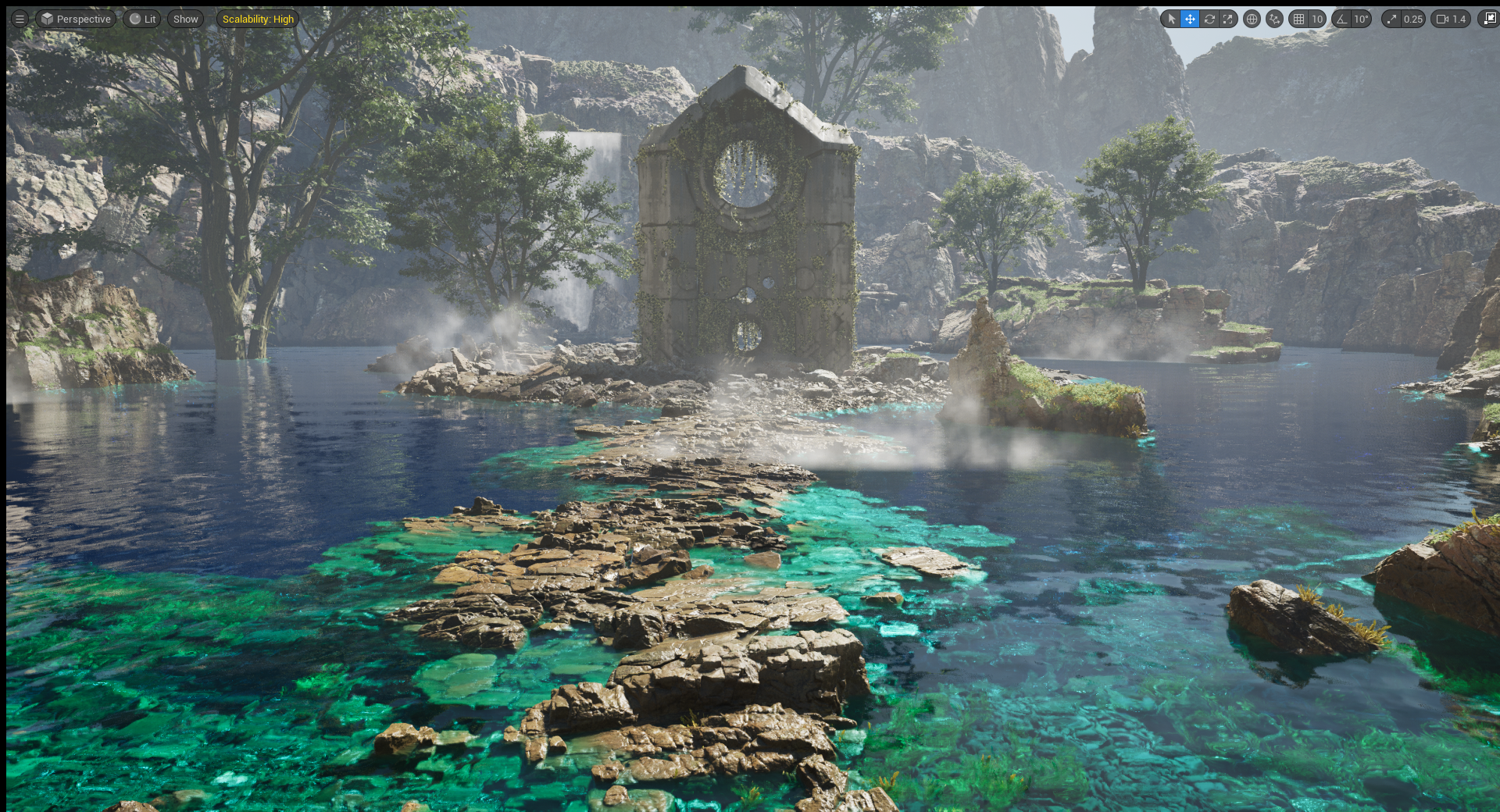
Task: Choose the rotate transform tool
Action: coord(1209,19)
